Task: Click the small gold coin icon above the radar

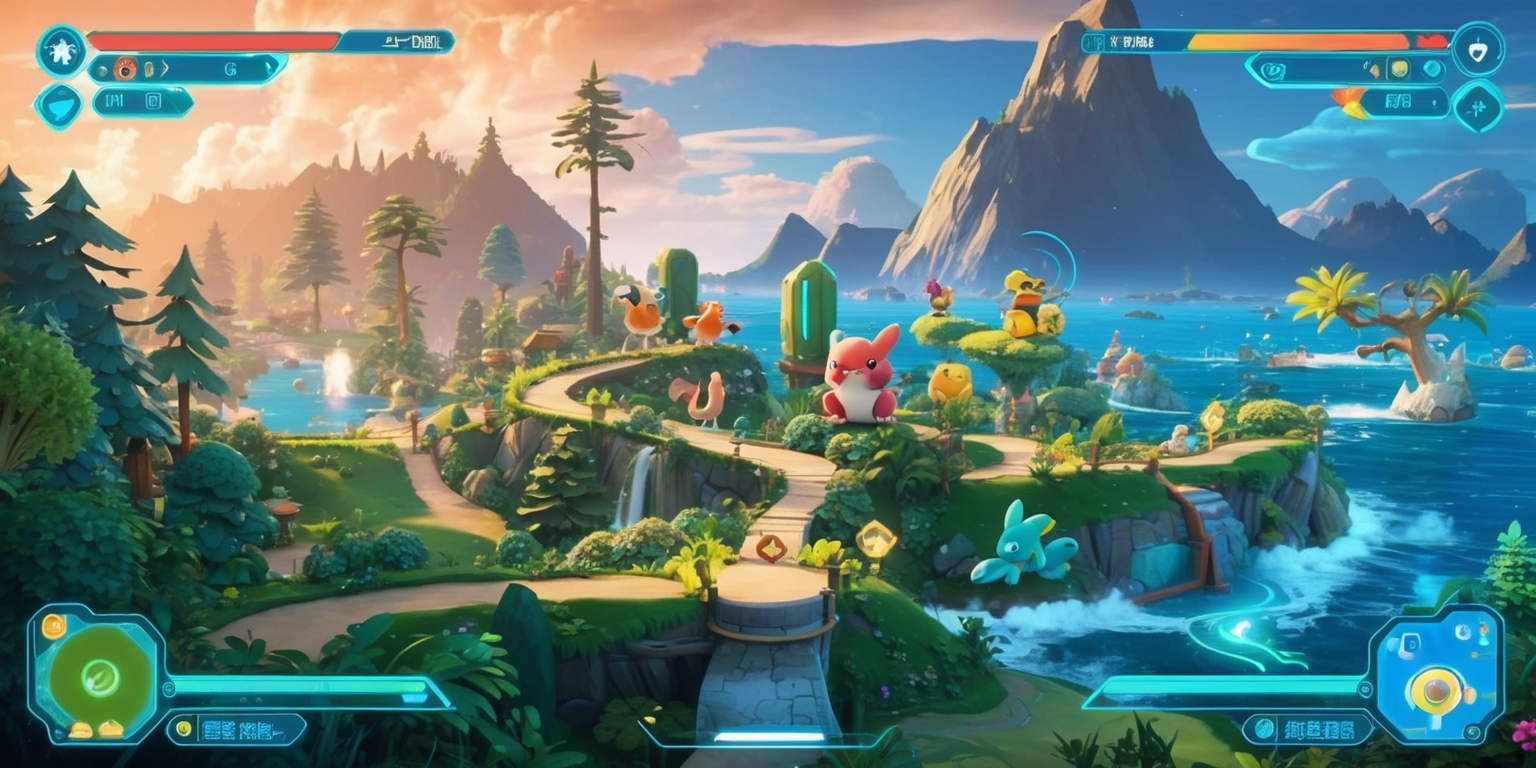Action: pyautogui.click(x=53, y=628)
